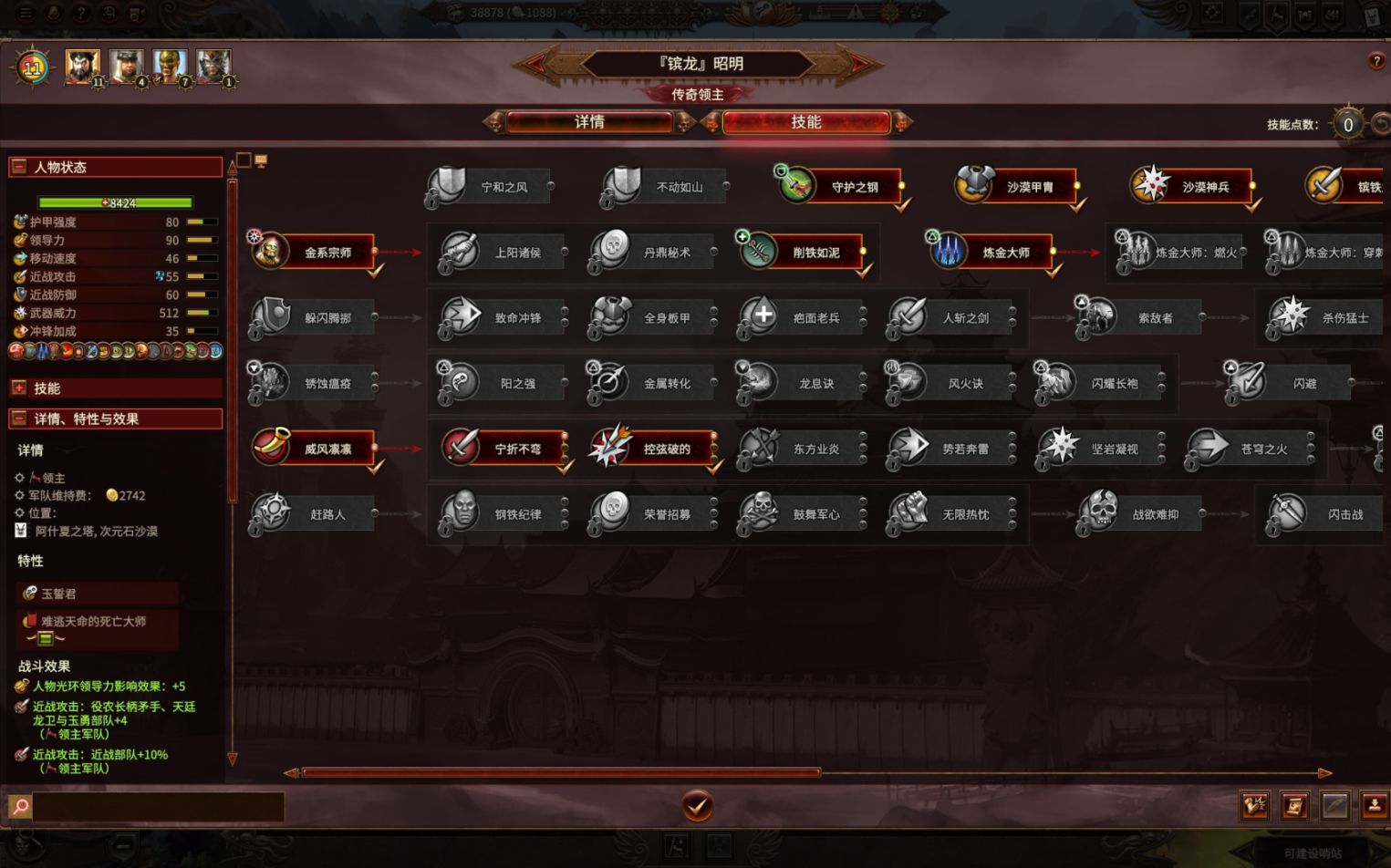Screen dimensions: 1391x868
Task: Switch to the 详情 tab
Action: (x=589, y=122)
